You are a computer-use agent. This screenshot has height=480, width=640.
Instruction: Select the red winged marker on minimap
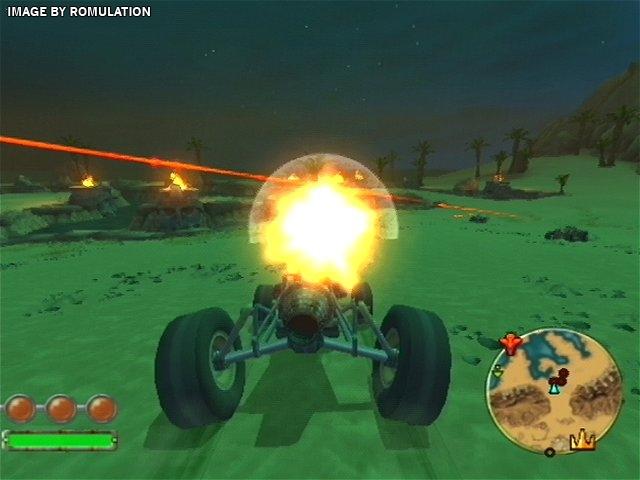(510, 345)
